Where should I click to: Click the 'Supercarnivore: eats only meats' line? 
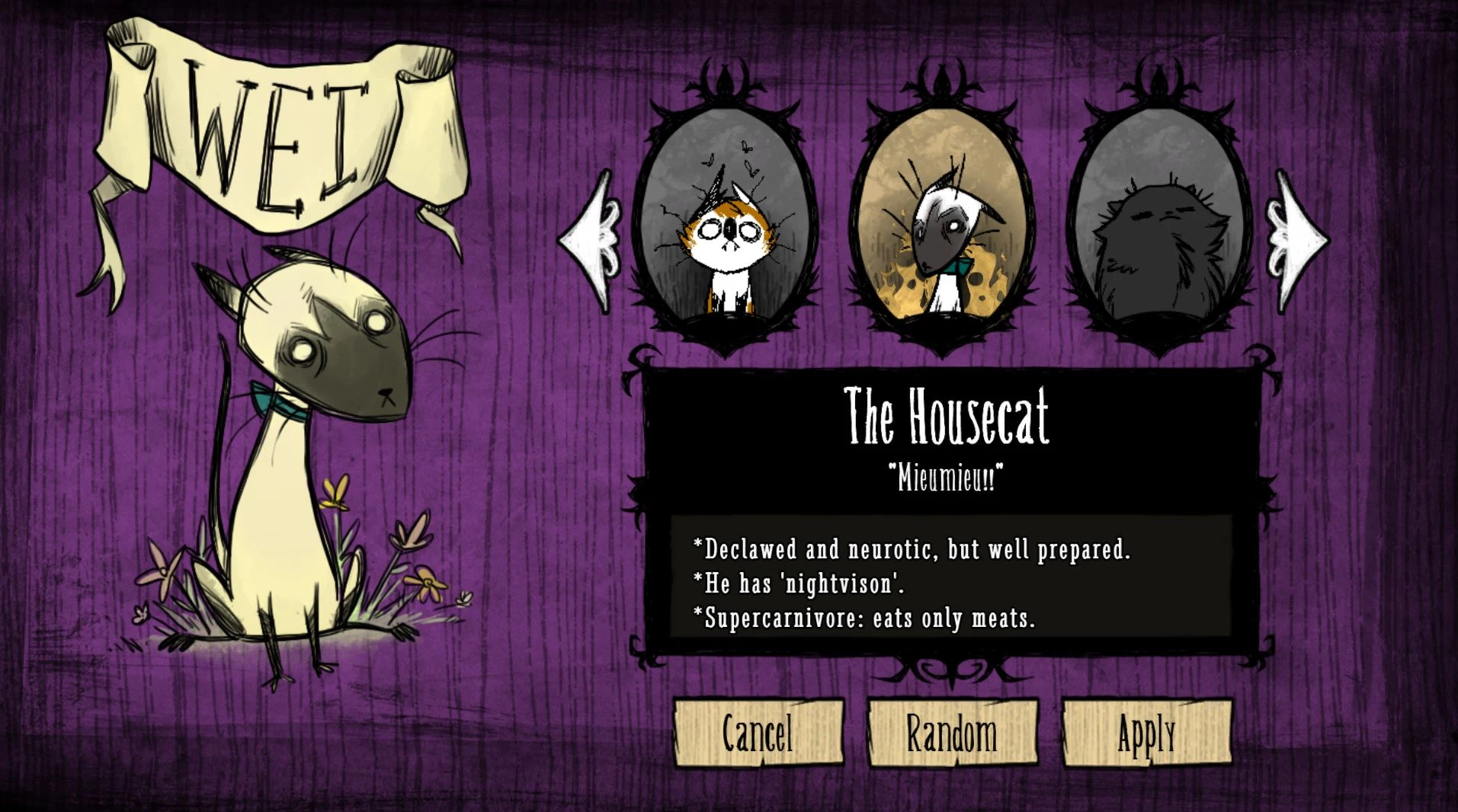[x=865, y=621]
